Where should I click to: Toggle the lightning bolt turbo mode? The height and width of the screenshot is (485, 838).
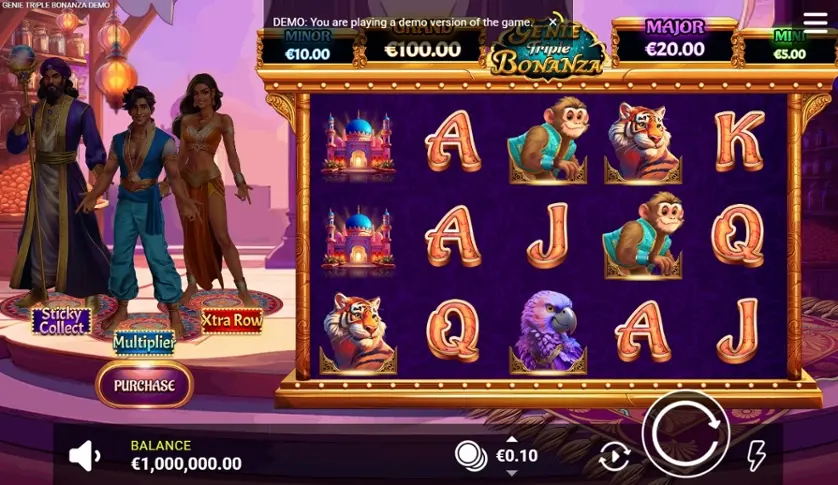pos(757,455)
